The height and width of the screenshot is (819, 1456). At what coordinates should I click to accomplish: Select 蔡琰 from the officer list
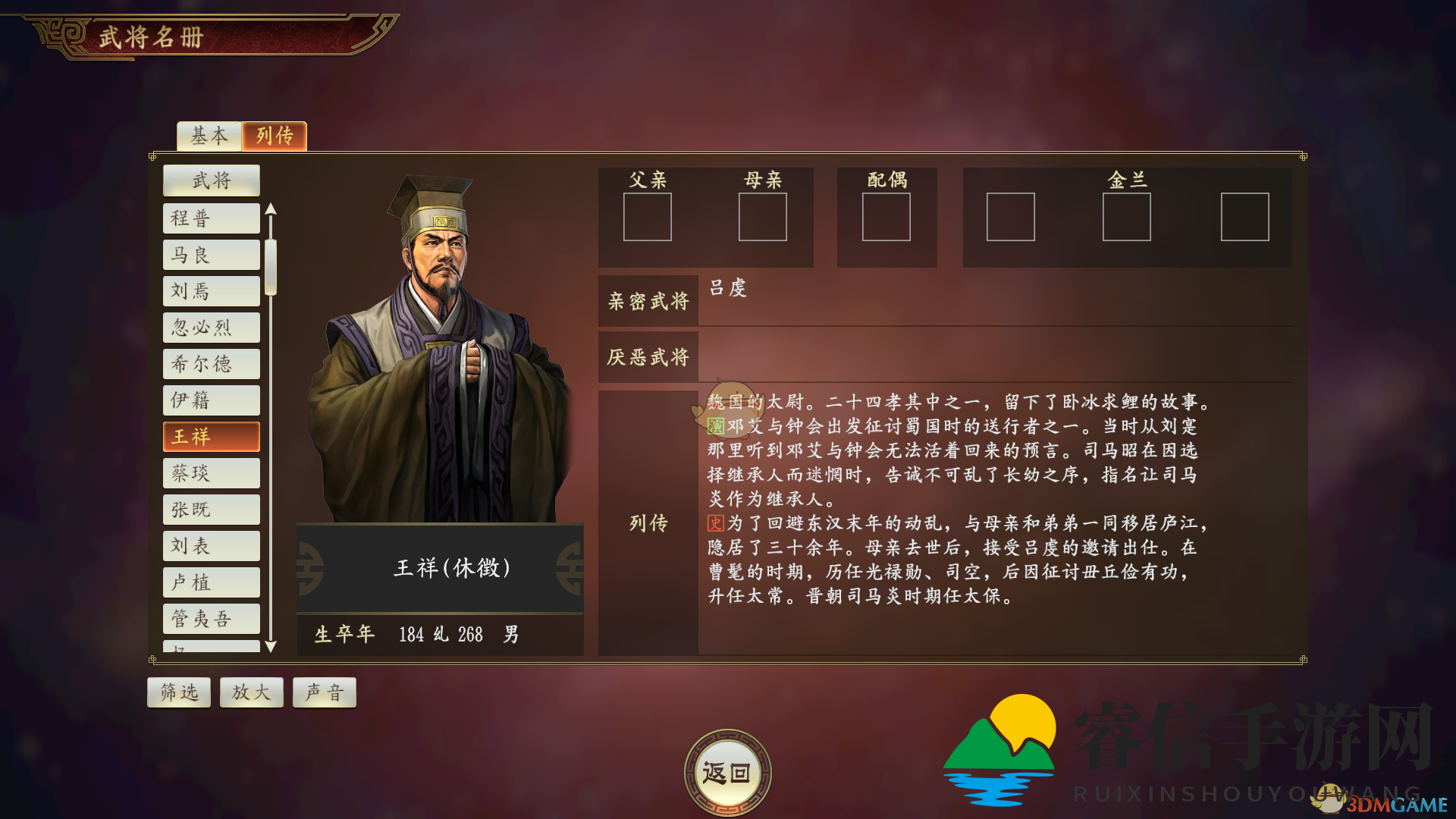pyautogui.click(x=211, y=472)
